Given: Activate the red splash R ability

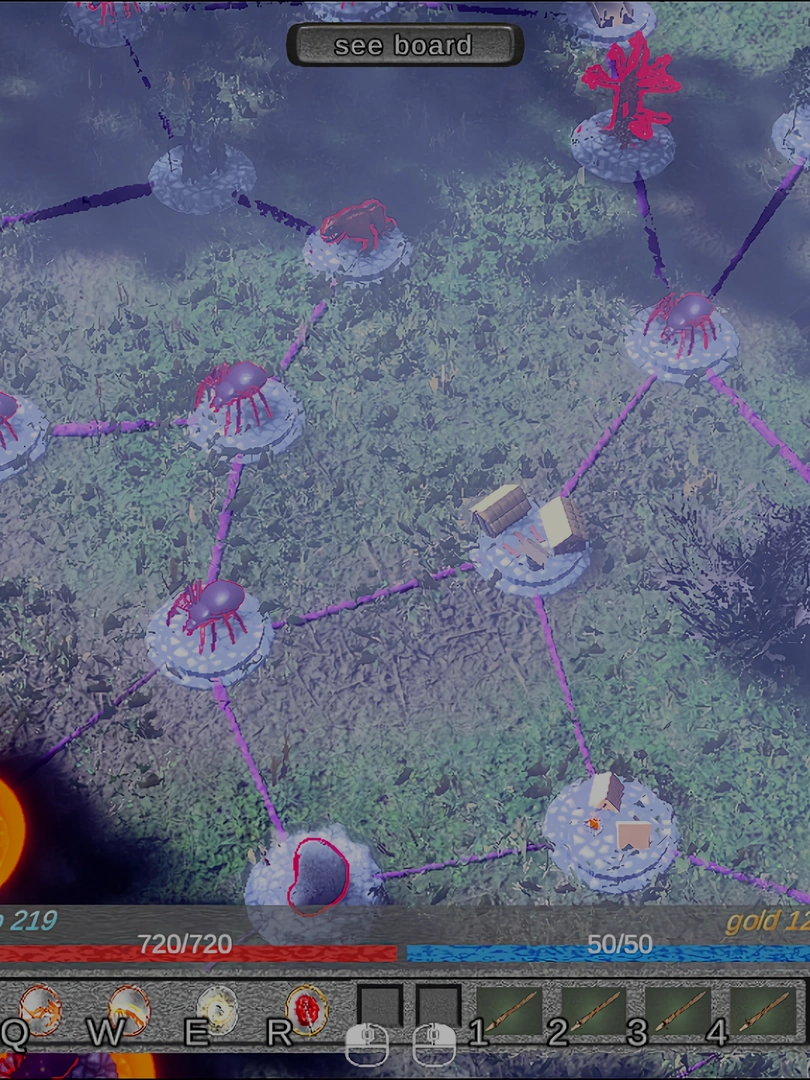Looking at the screenshot, I should pyautogui.click(x=306, y=1008).
